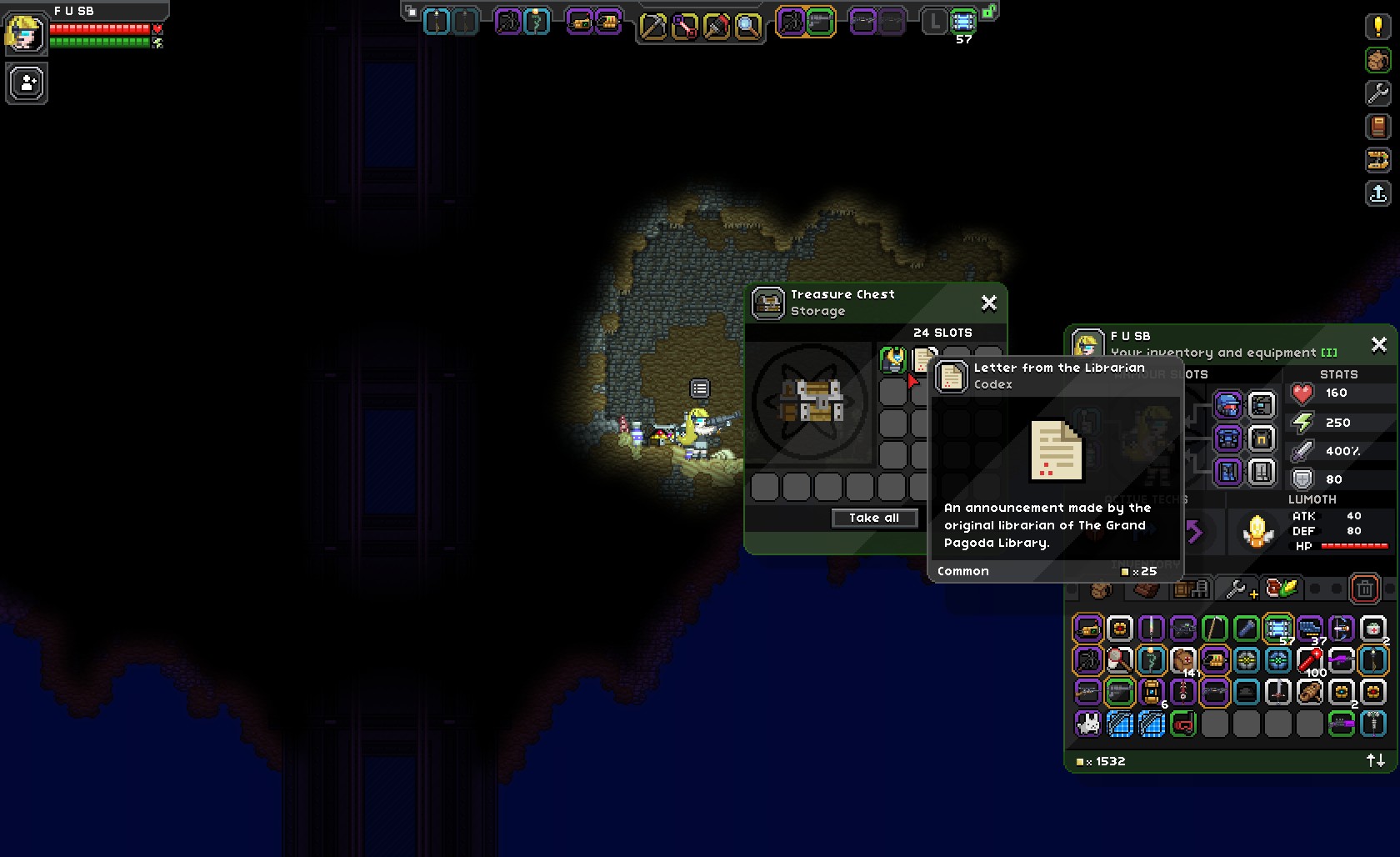1400x857 pixels.
Task: Switch to the food inventory tab
Action: [x=1282, y=589]
